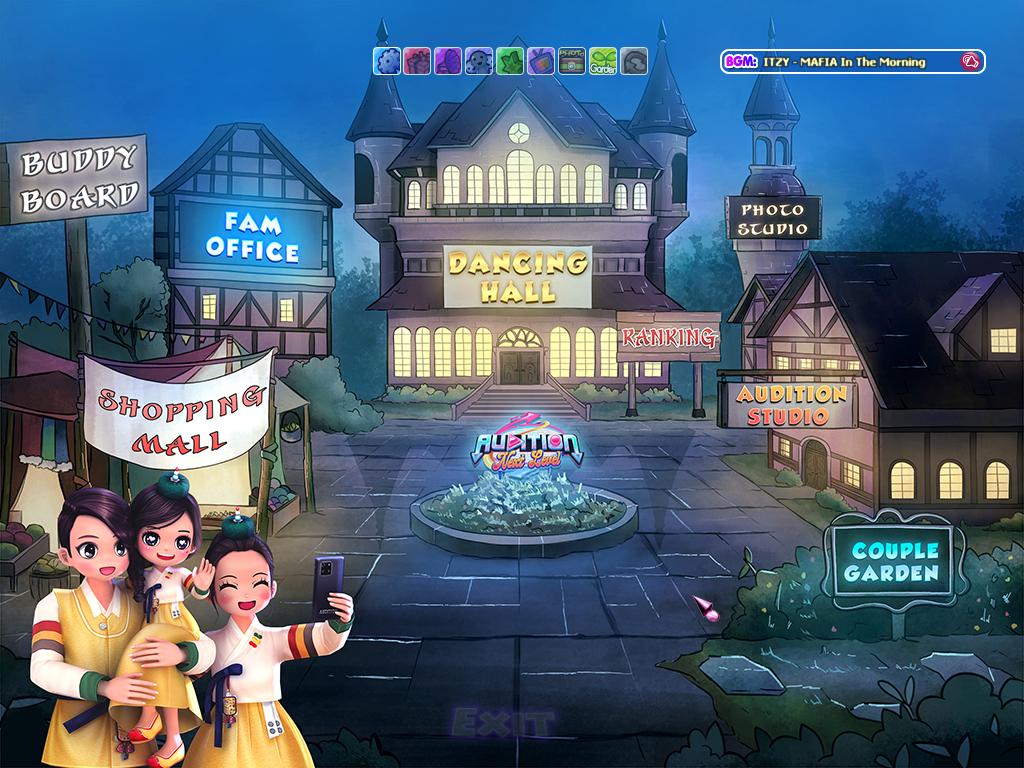Open the Couple Garden
1024x768 pixels.
pos(895,561)
